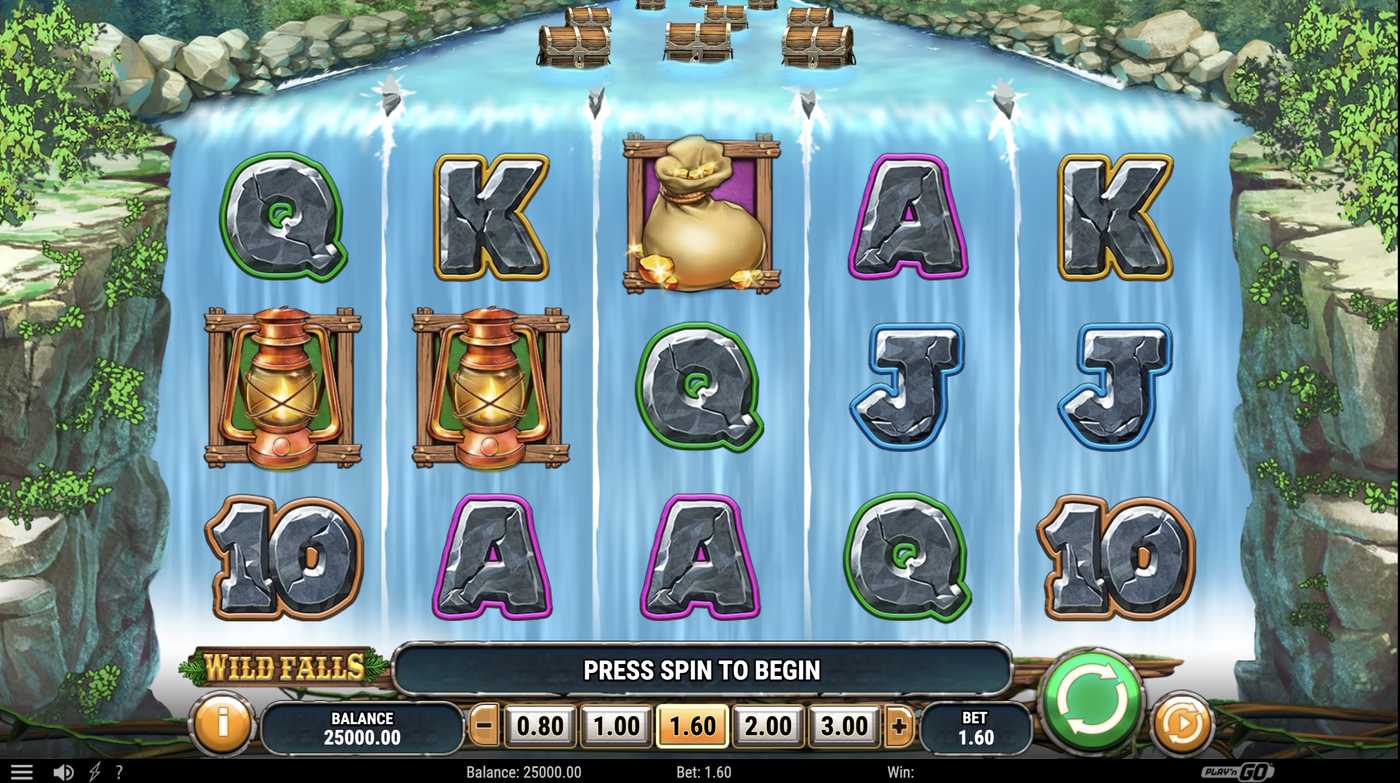1400x783 pixels.
Task: Decrease the bet using the minus stepper
Action: point(482,726)
